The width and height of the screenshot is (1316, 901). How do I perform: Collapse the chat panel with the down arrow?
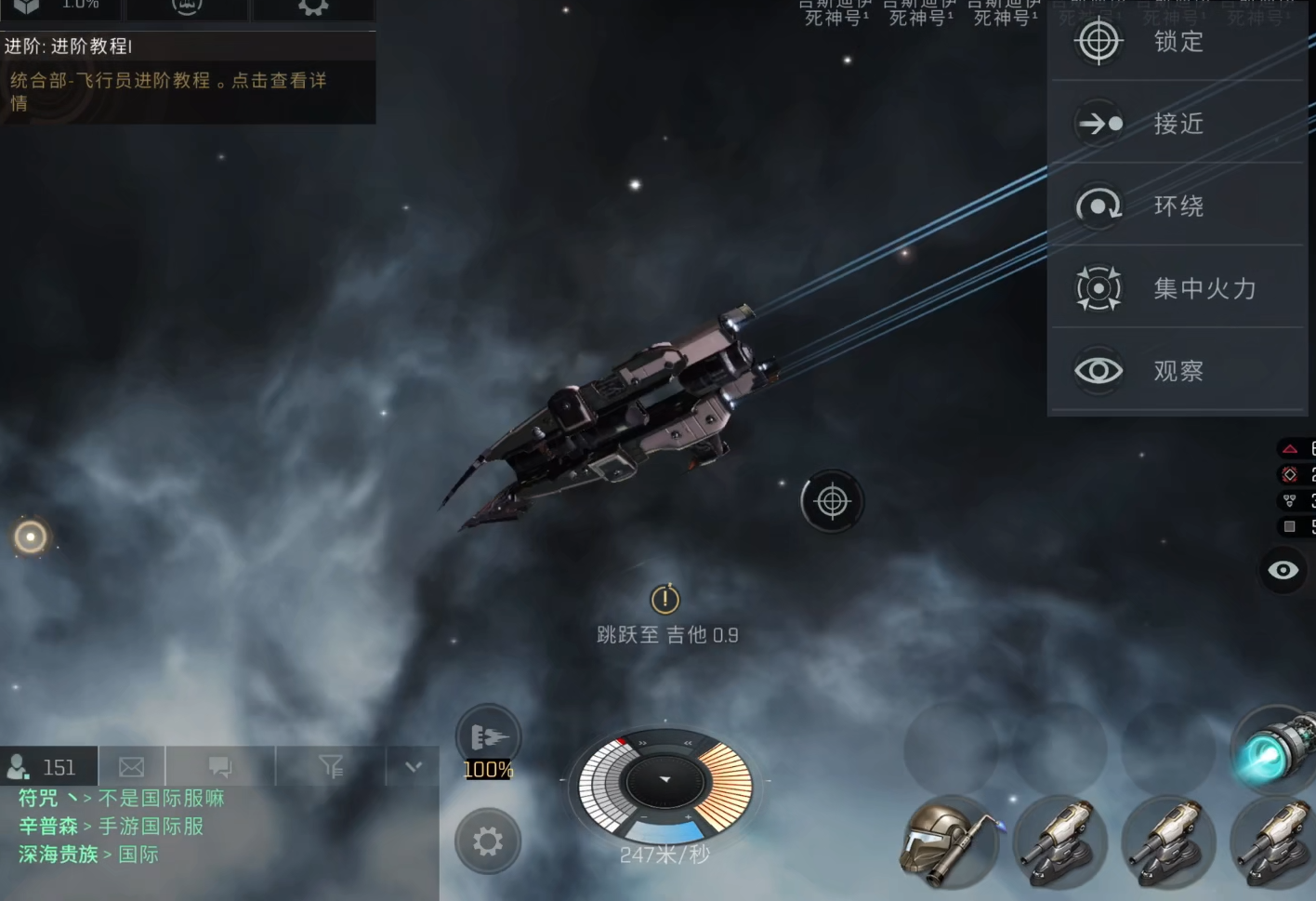(x=414, y=767)
